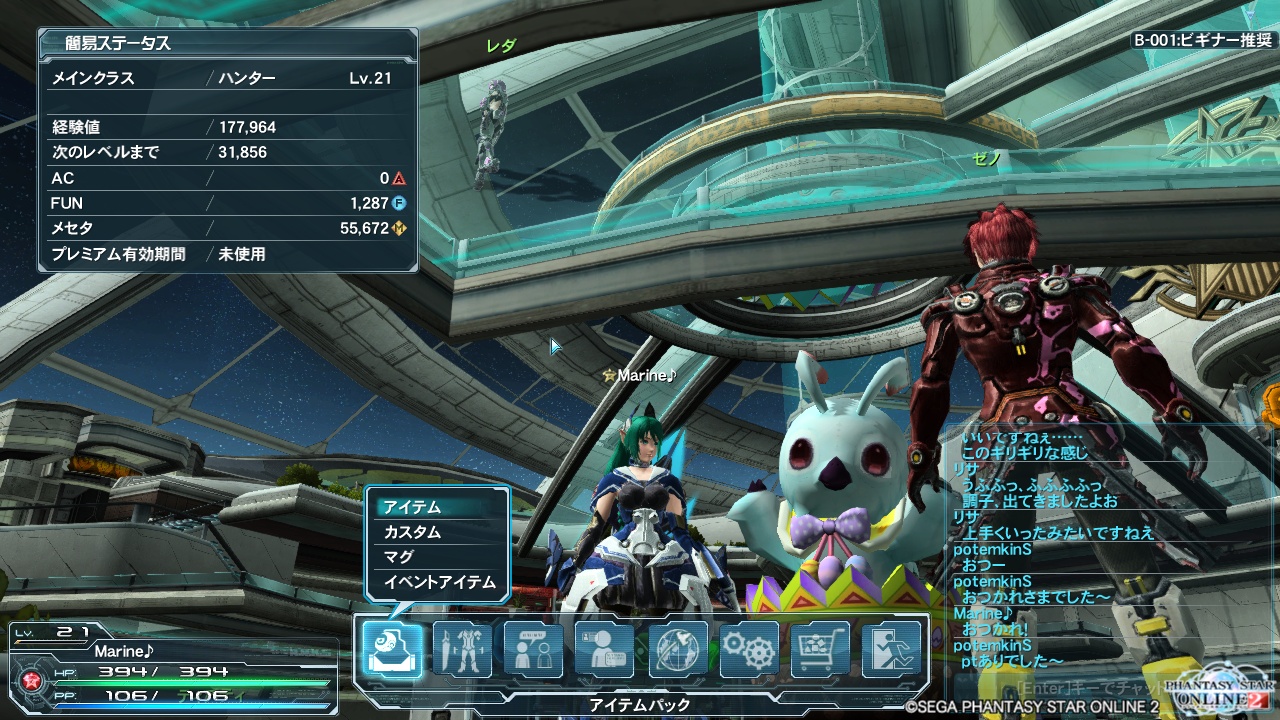1280x720 pixels.
Task: Open the character ID card icon
Action: (x=605, y=649)
